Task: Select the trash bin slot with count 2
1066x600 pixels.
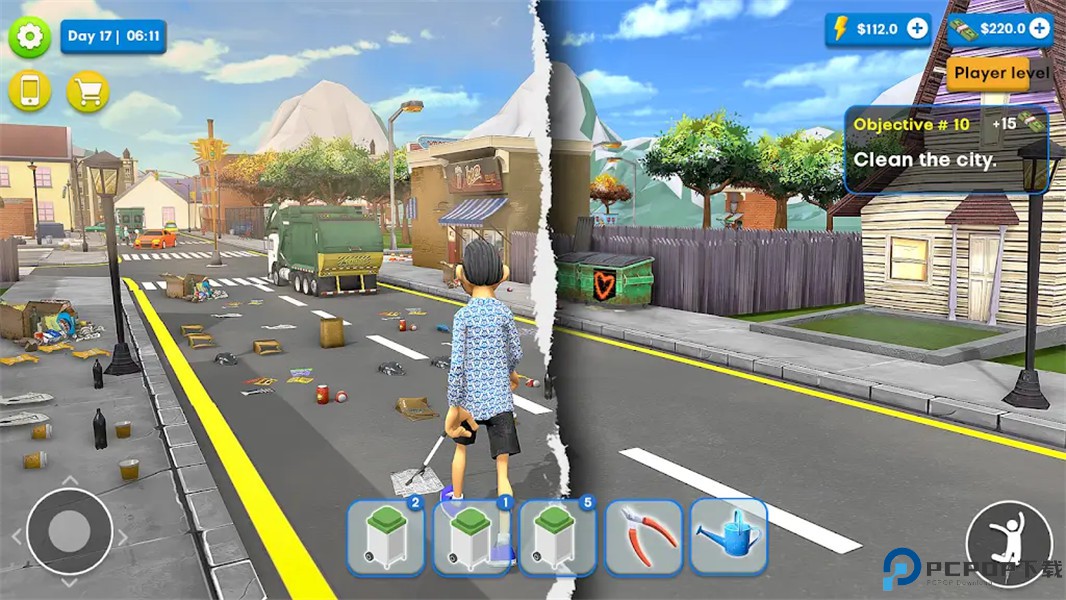Action: [386, 538]
